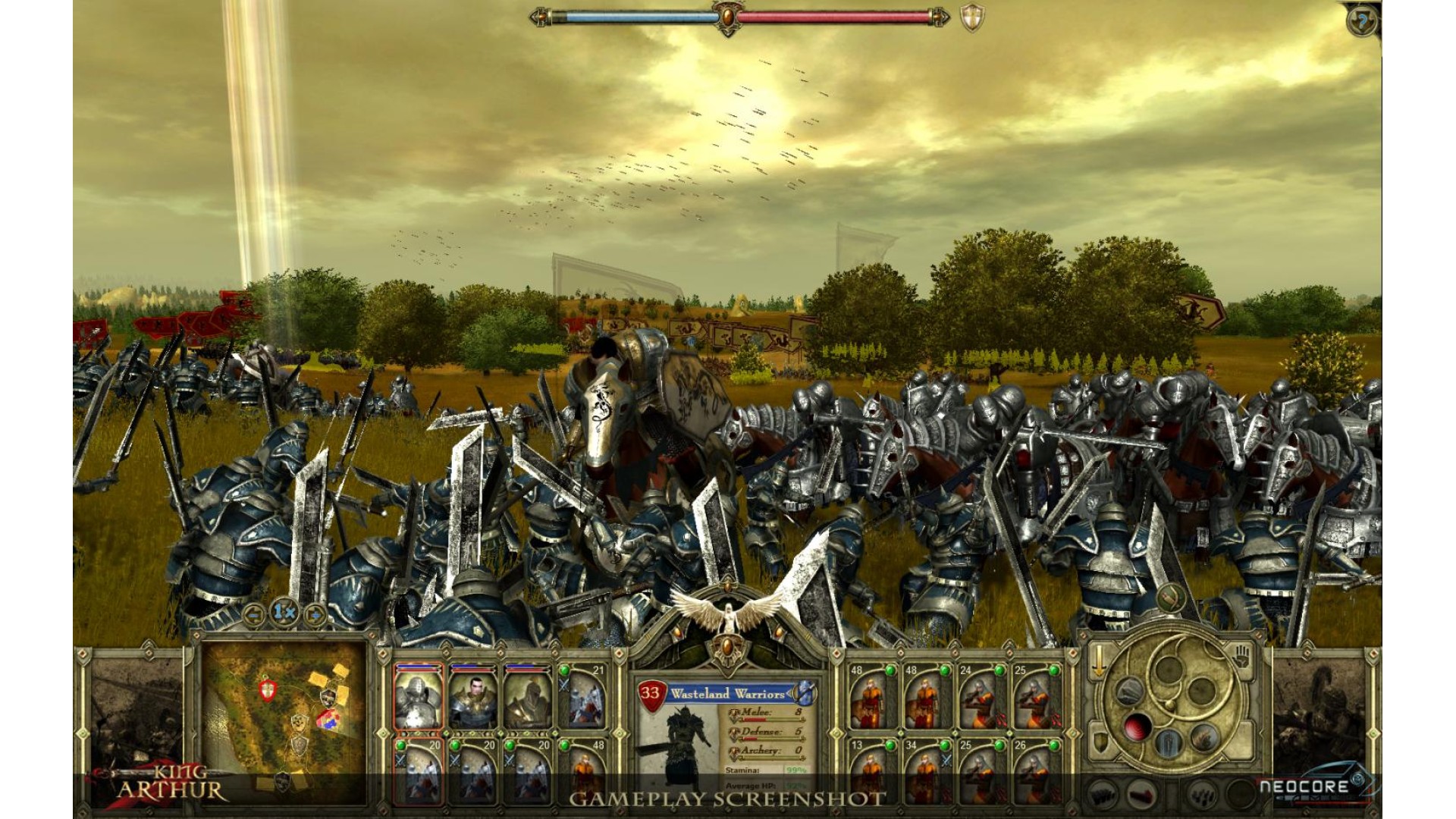1456x819 pixels.
Task: Select the unit card numbered 34
Action: click(924, 770)
